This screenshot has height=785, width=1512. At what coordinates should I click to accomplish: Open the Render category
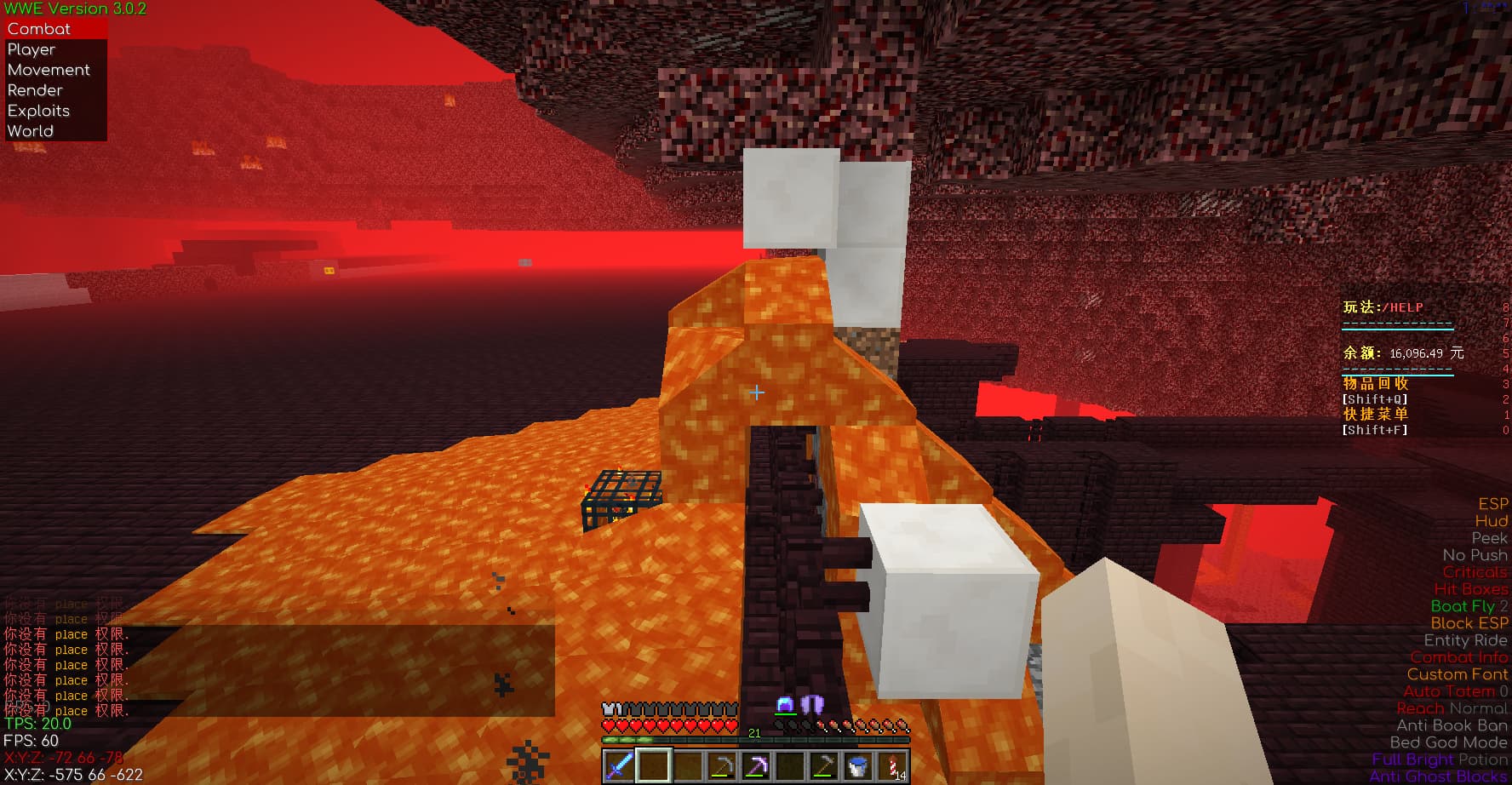coord(35,90)
